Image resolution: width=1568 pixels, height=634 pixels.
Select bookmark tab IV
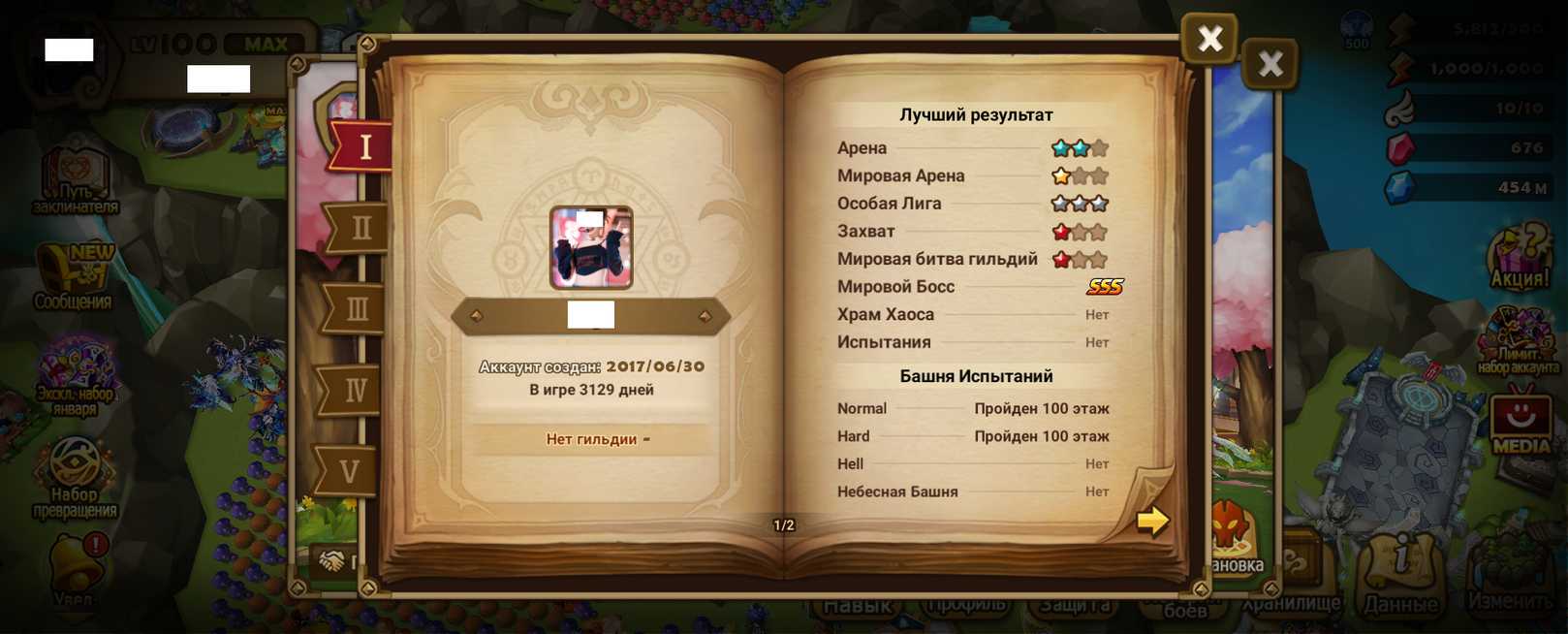click(355, 391)
